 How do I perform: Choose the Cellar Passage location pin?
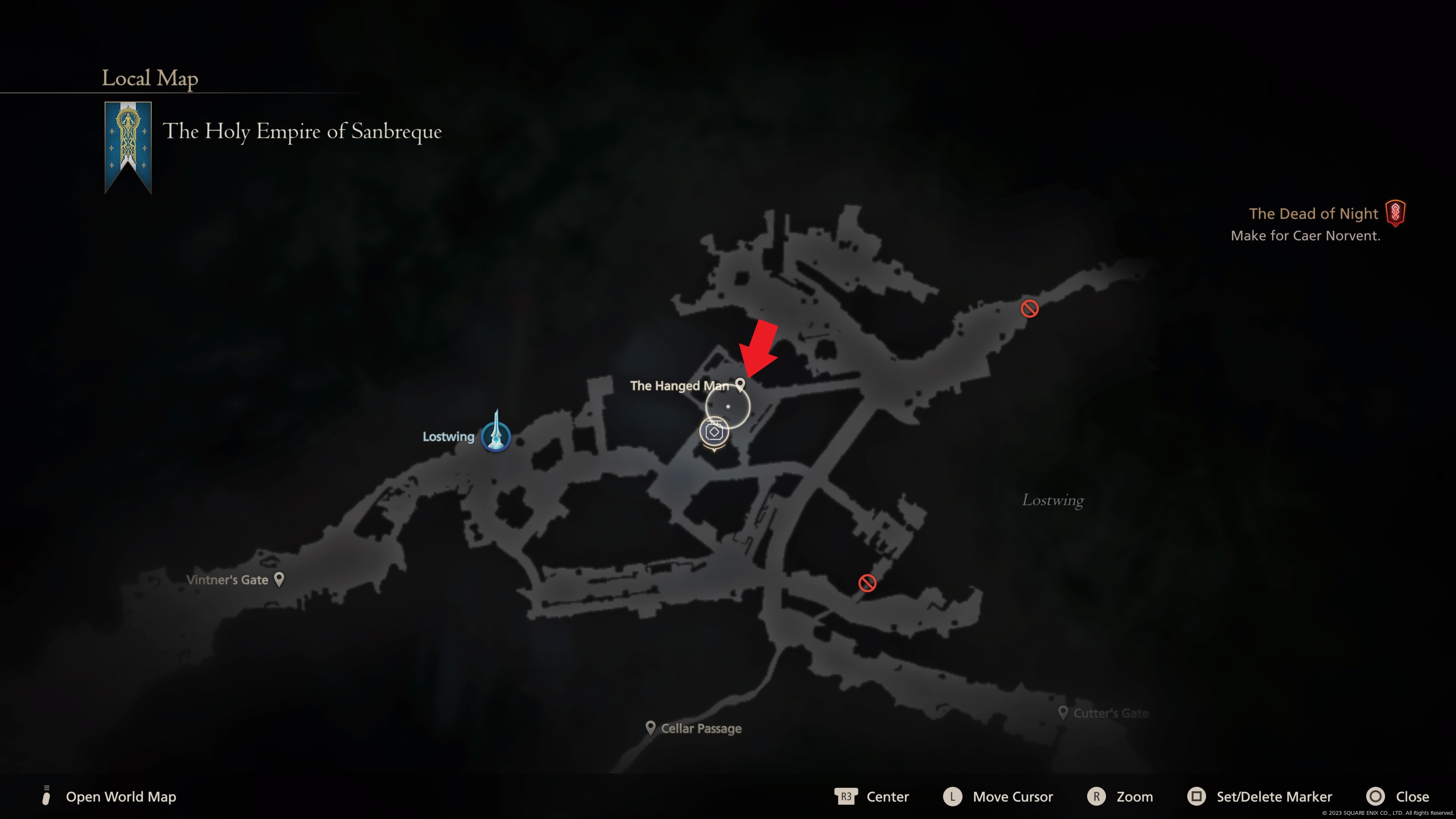651,728
